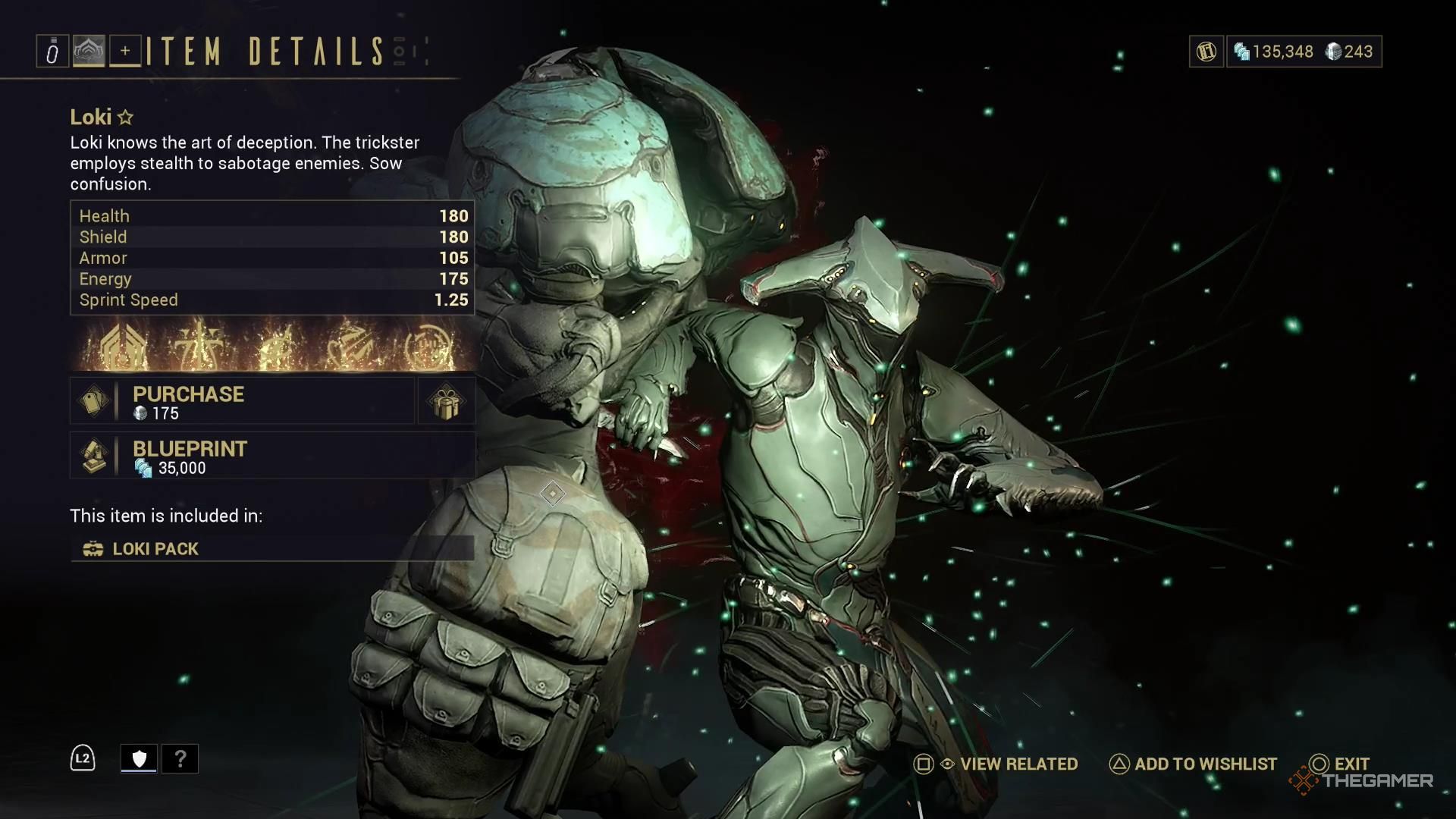Gift this item using the present box icon
The height and width of the screenshot is (819, 1456).
446,401
